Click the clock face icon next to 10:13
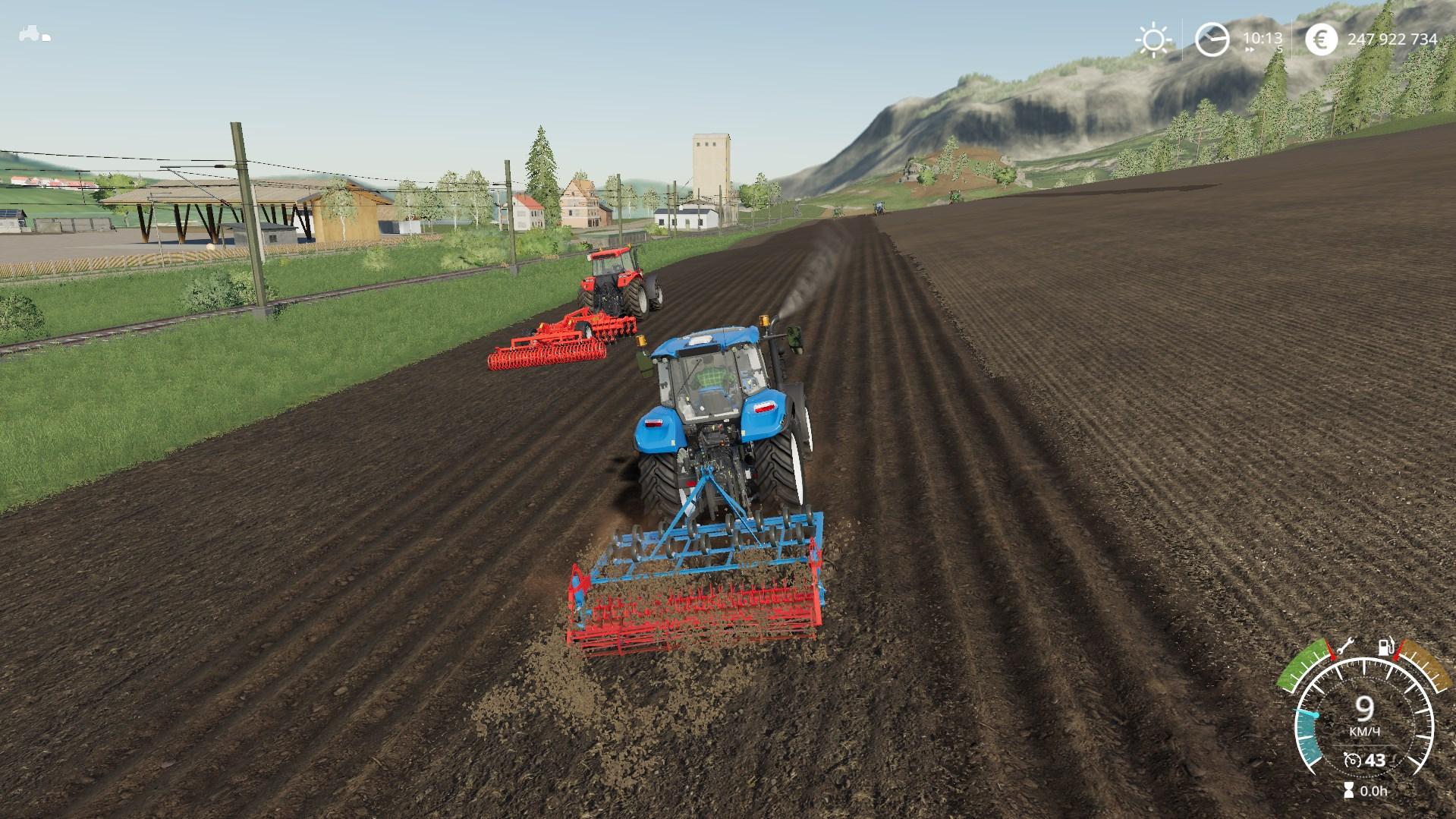 (1214, 38)
